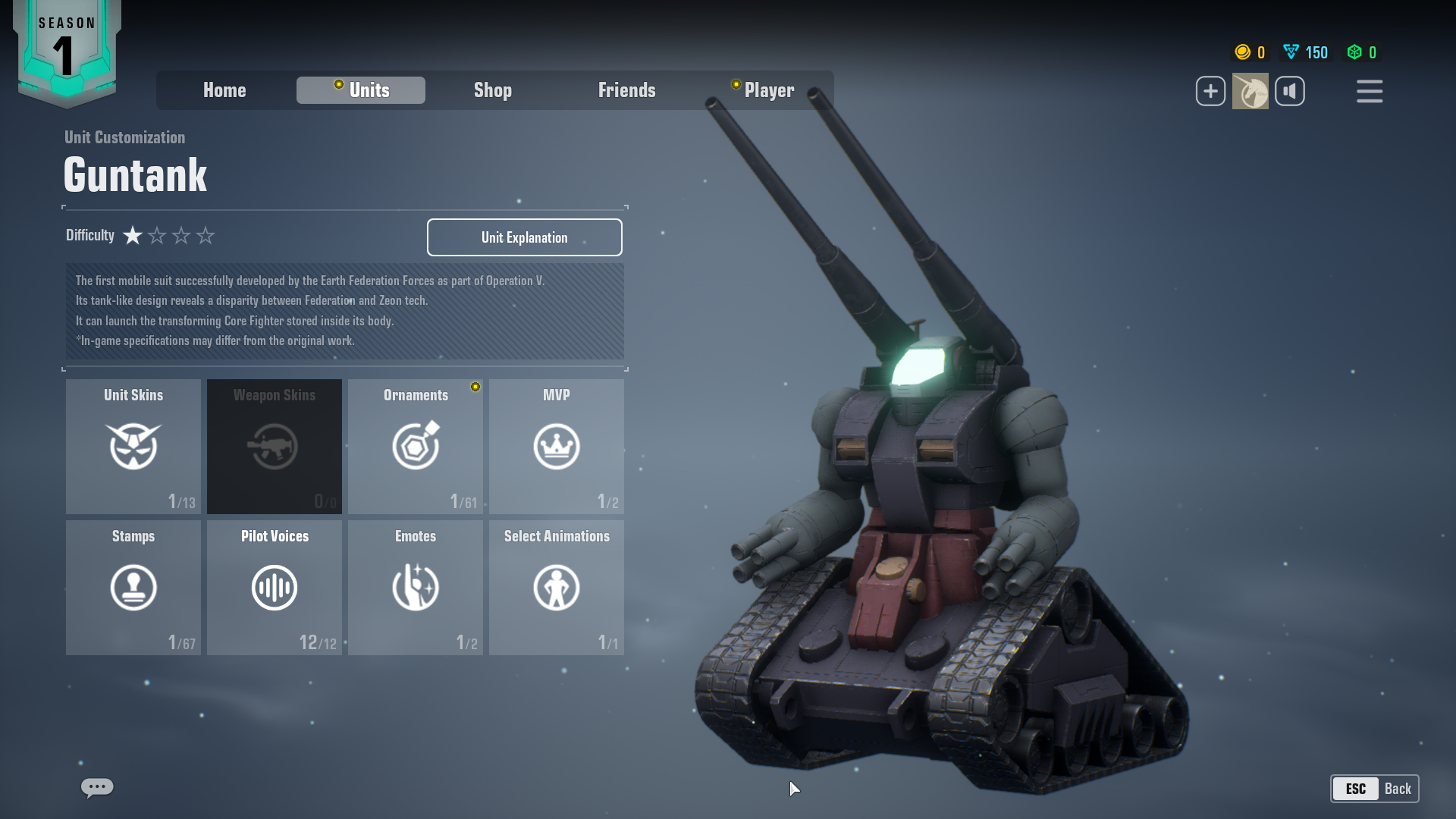Go to the Home tab

tap(224, 90)
